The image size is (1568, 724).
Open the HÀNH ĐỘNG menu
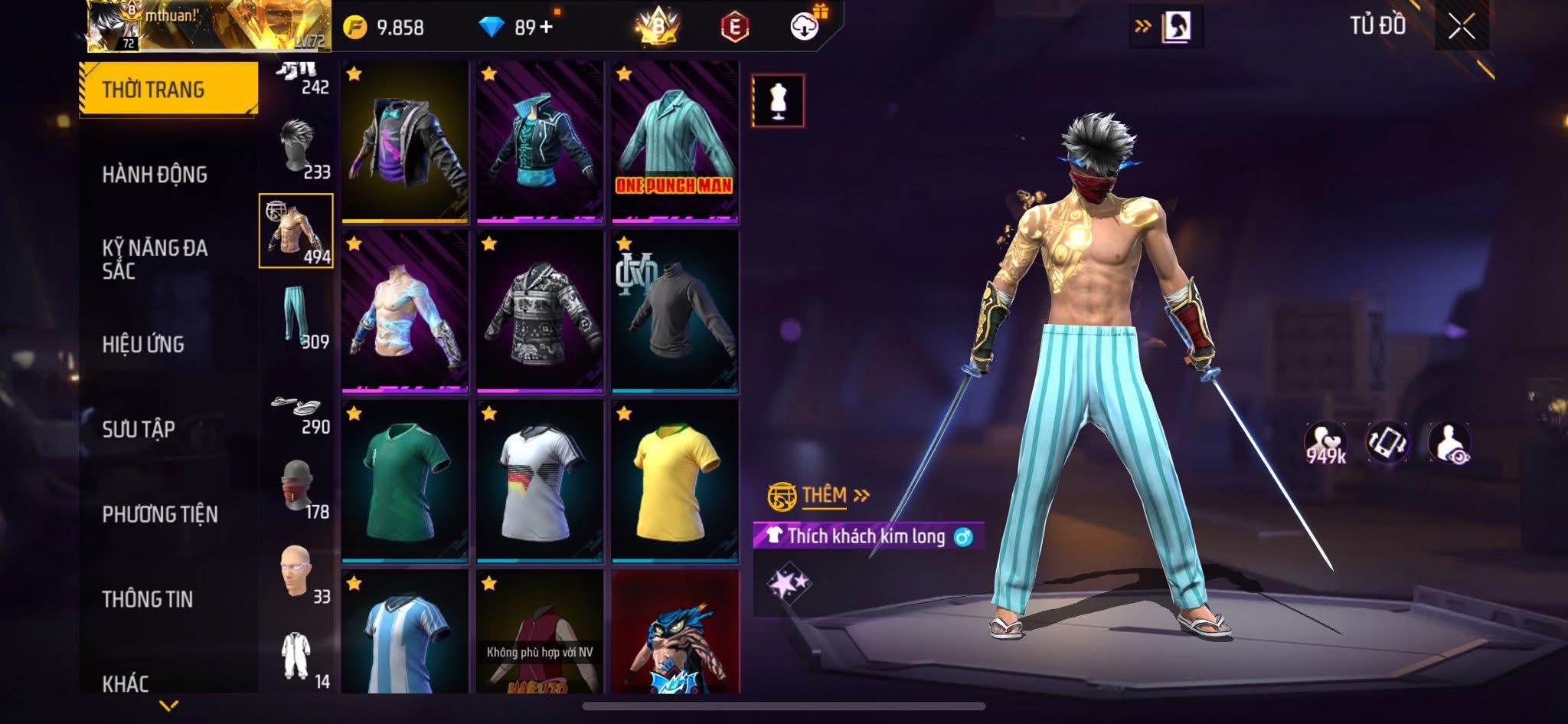click(x=155, y=175)
